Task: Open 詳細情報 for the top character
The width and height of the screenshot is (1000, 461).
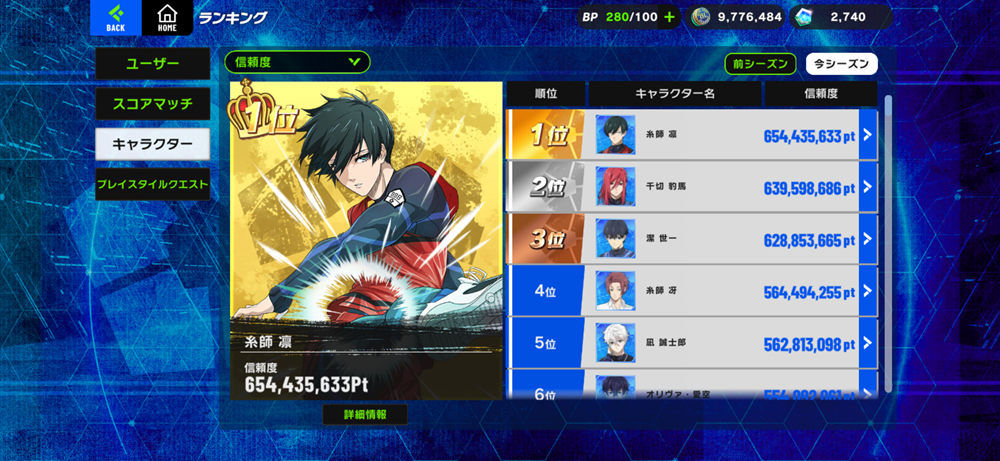Action: pyautogui.click(x=365, y=414)
